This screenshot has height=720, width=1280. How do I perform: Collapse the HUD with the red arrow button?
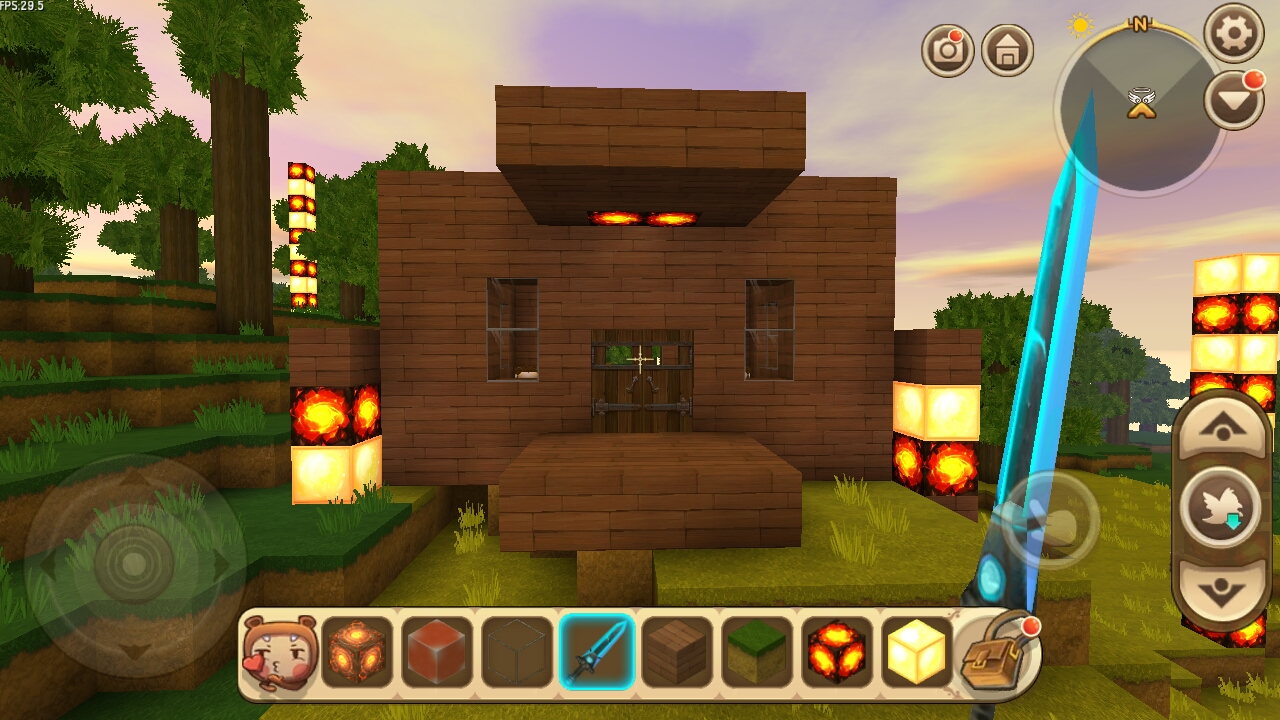pyautogui.click(x=1232, y=100)
